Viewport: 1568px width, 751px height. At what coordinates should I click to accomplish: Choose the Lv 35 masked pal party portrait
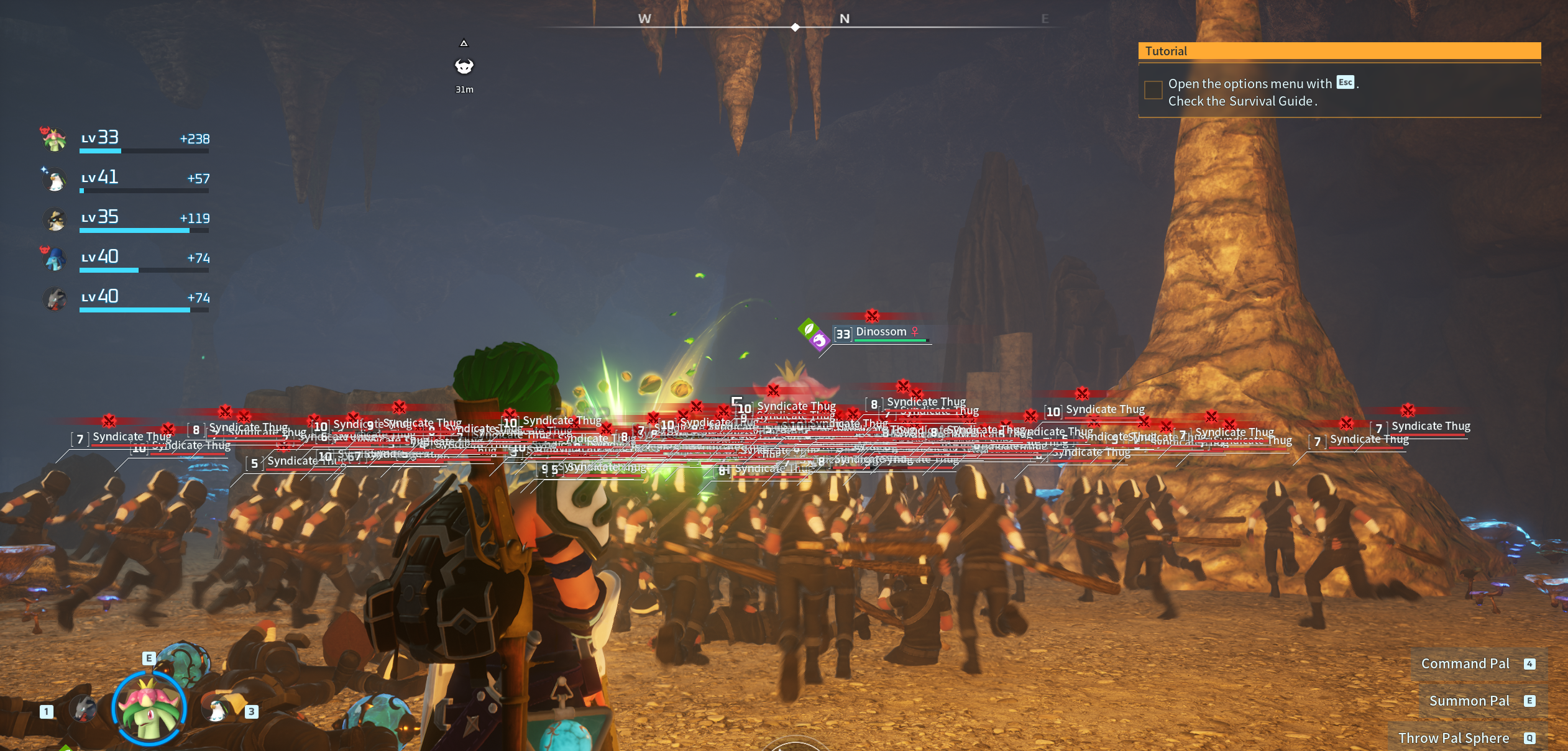(55, 219)
